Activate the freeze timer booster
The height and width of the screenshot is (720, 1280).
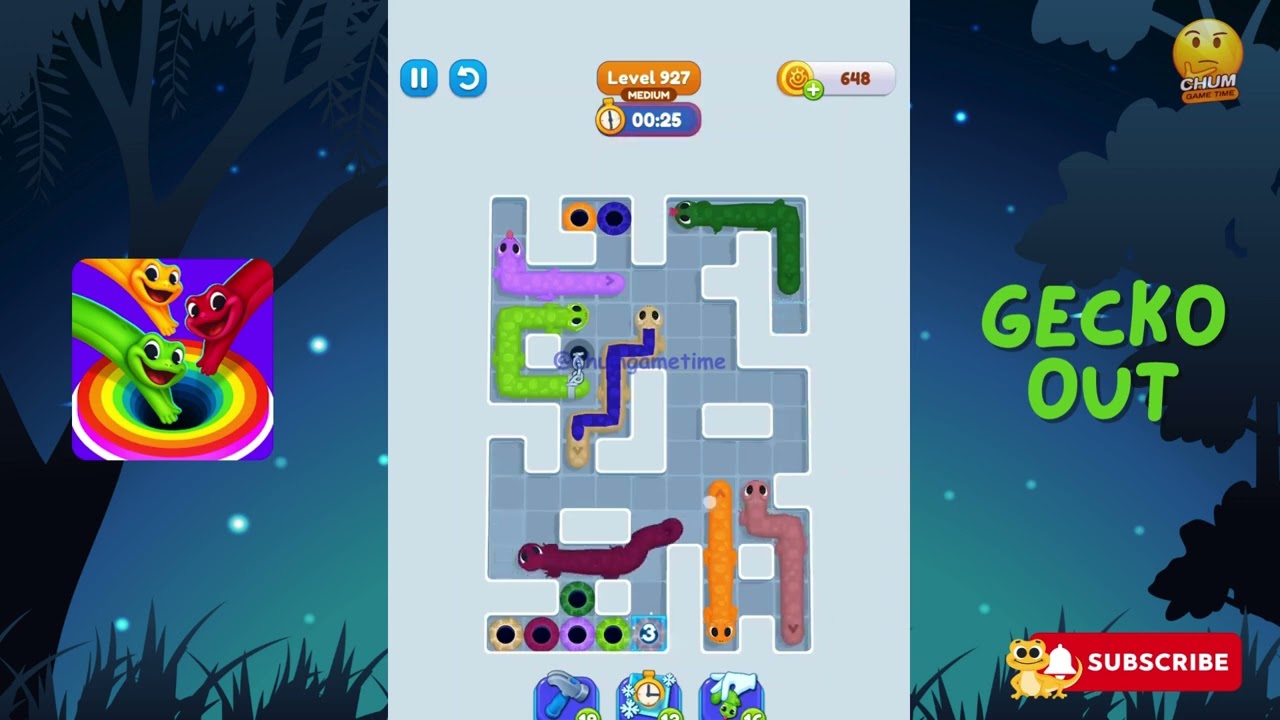[x=649, y=697]
